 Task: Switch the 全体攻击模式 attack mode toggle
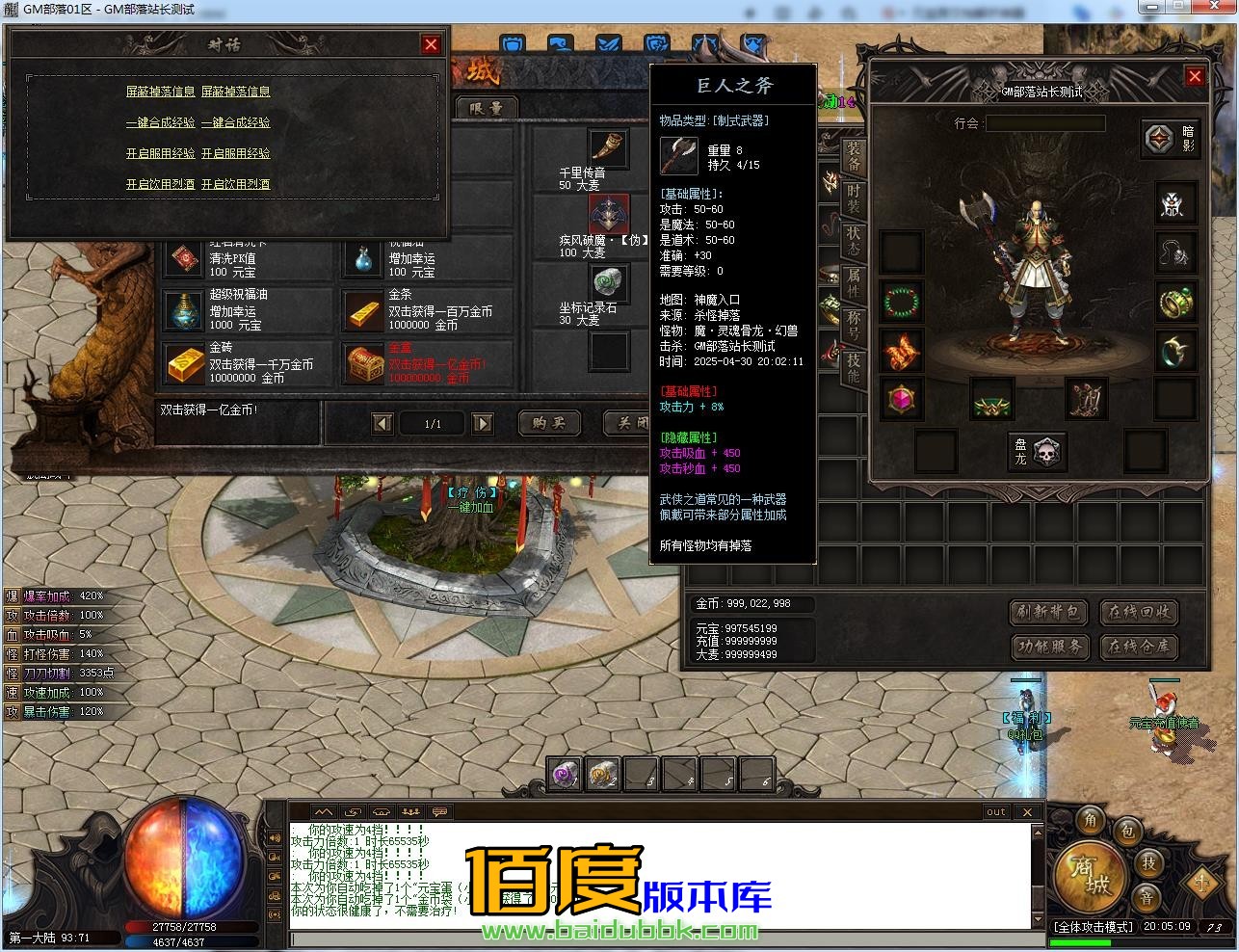click(x=1094, y=926)
